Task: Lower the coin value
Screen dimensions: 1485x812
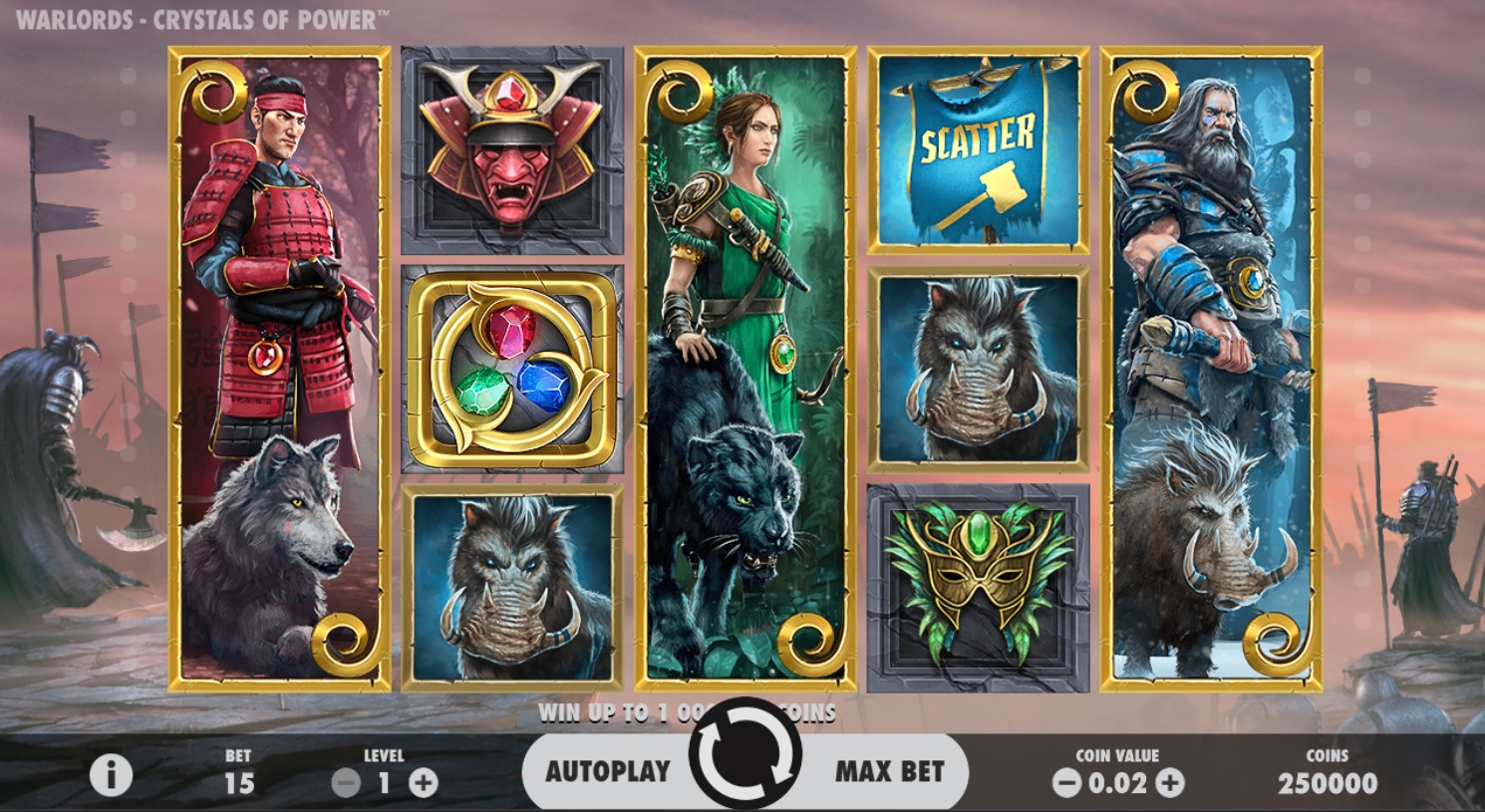Action: click(1067, 783)
